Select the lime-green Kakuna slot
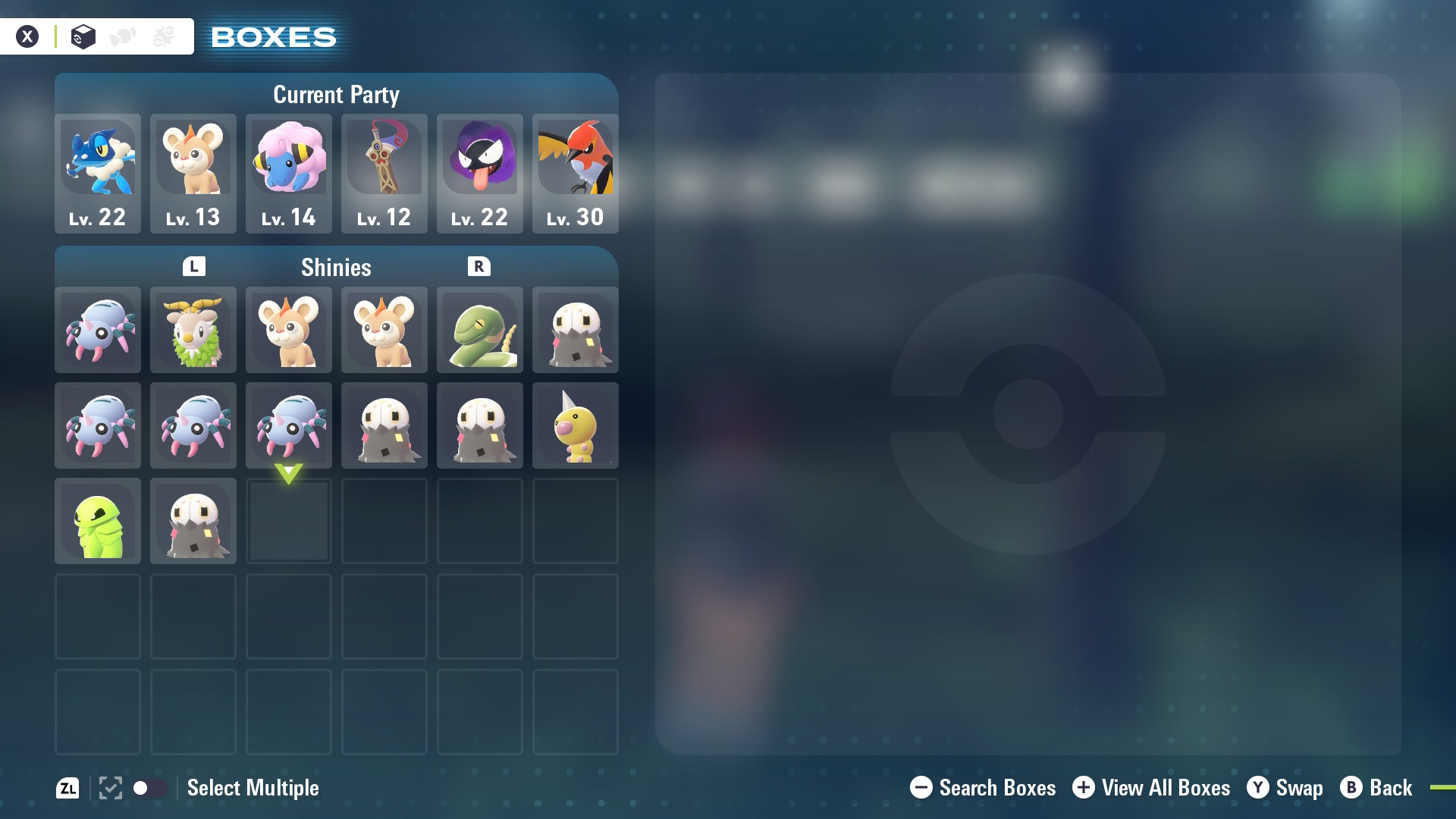Viewport: 1456px width, 819px height. (x=98, y=521)
